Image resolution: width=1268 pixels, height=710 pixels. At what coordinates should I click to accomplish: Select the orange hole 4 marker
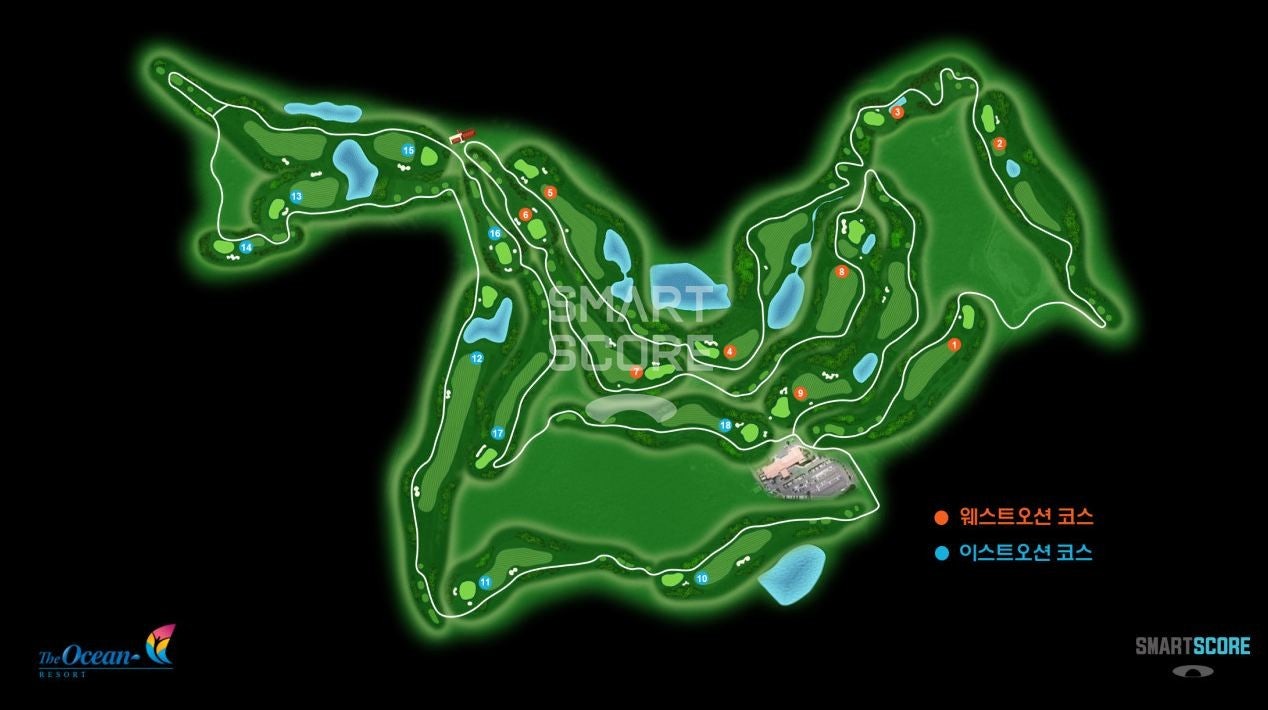coord(730,351)
